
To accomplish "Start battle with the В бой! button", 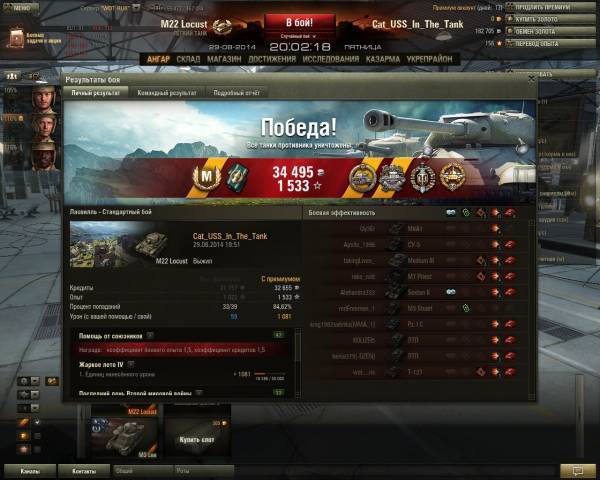I will 300,22.
